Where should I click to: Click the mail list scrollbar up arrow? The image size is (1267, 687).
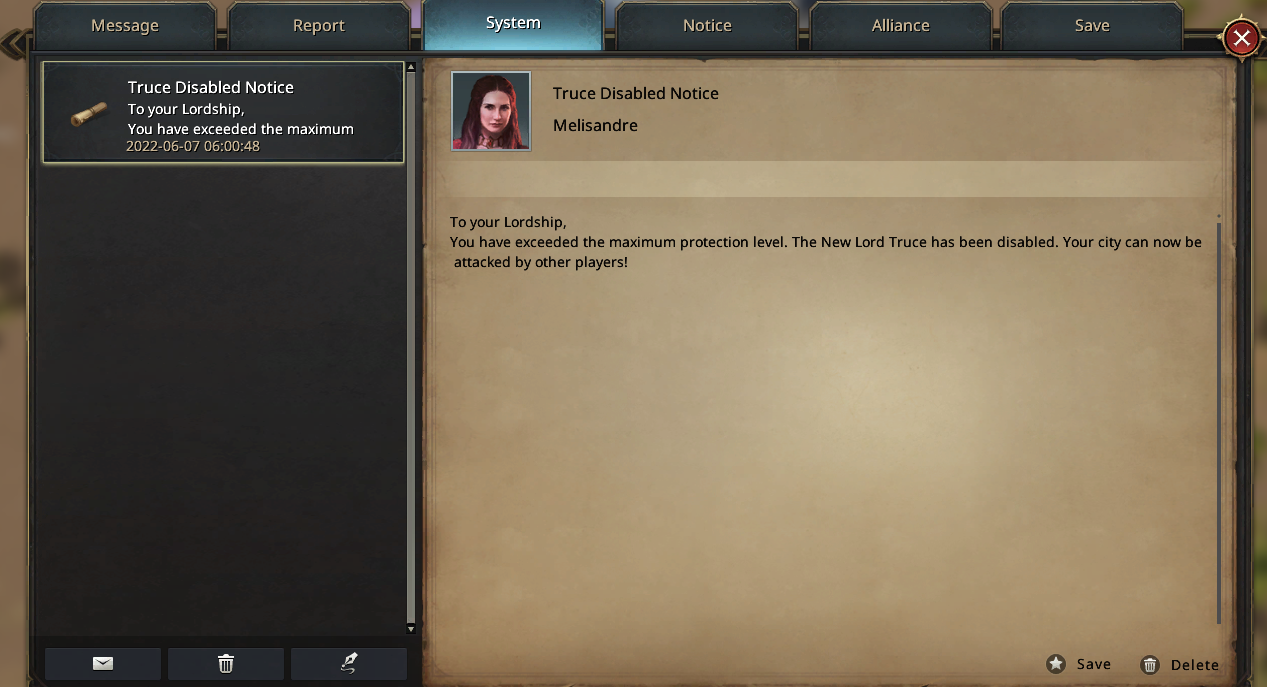coord(411,68)
